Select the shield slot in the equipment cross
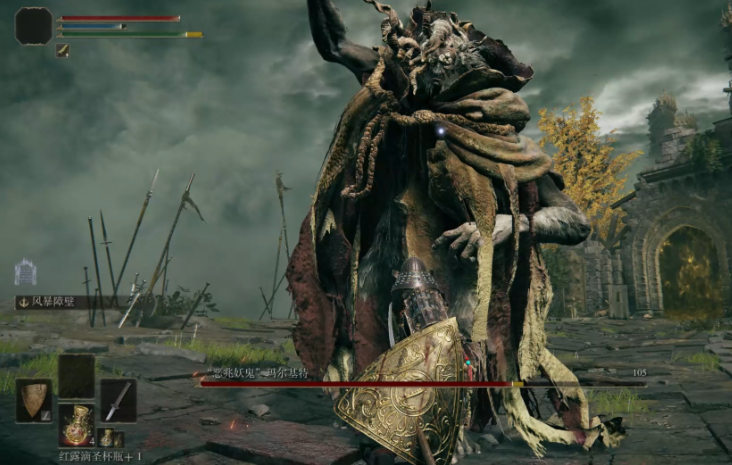 (33, 400)
